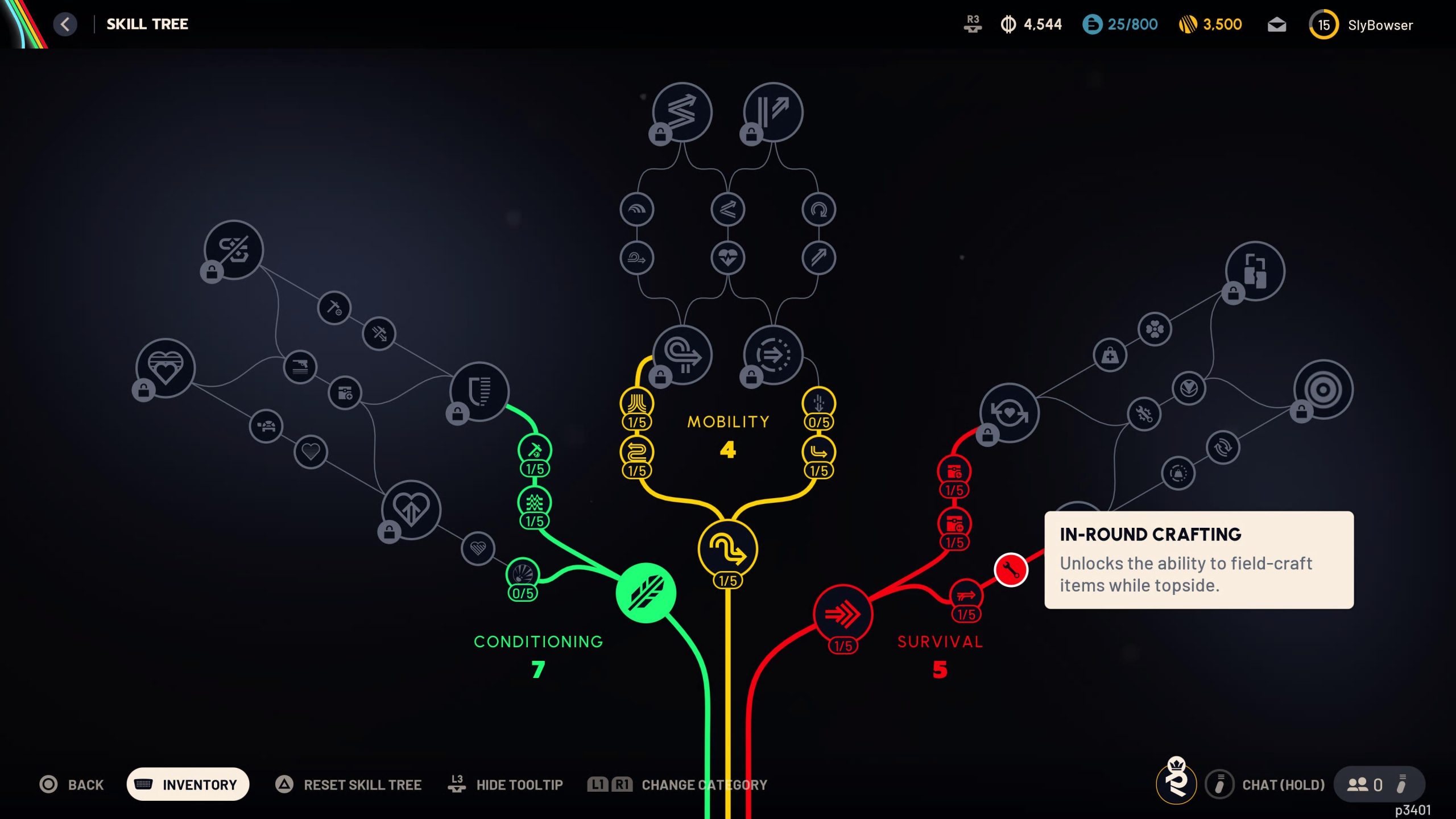
Task: Click the 1/5 progress pip under the Mobility root
Action: click(727, 581)
